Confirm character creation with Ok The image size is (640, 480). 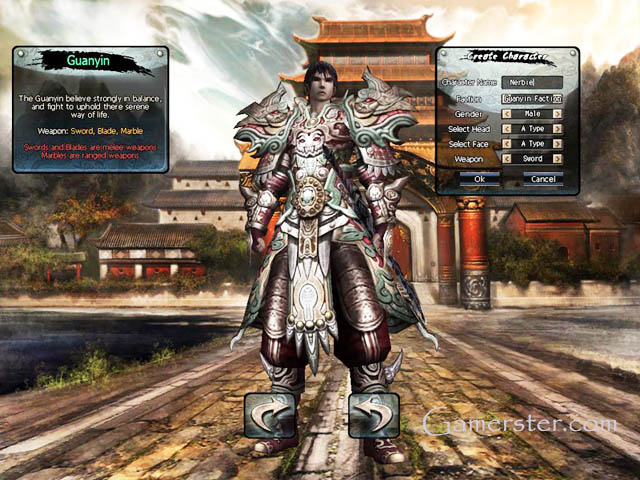click(x=480, y=178)
